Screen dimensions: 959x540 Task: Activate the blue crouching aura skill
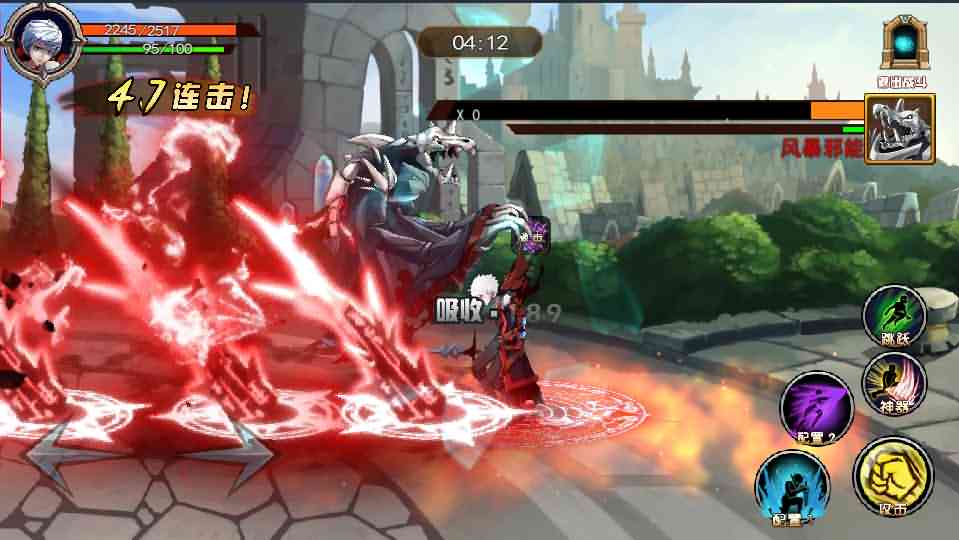[x=791, y=487]
